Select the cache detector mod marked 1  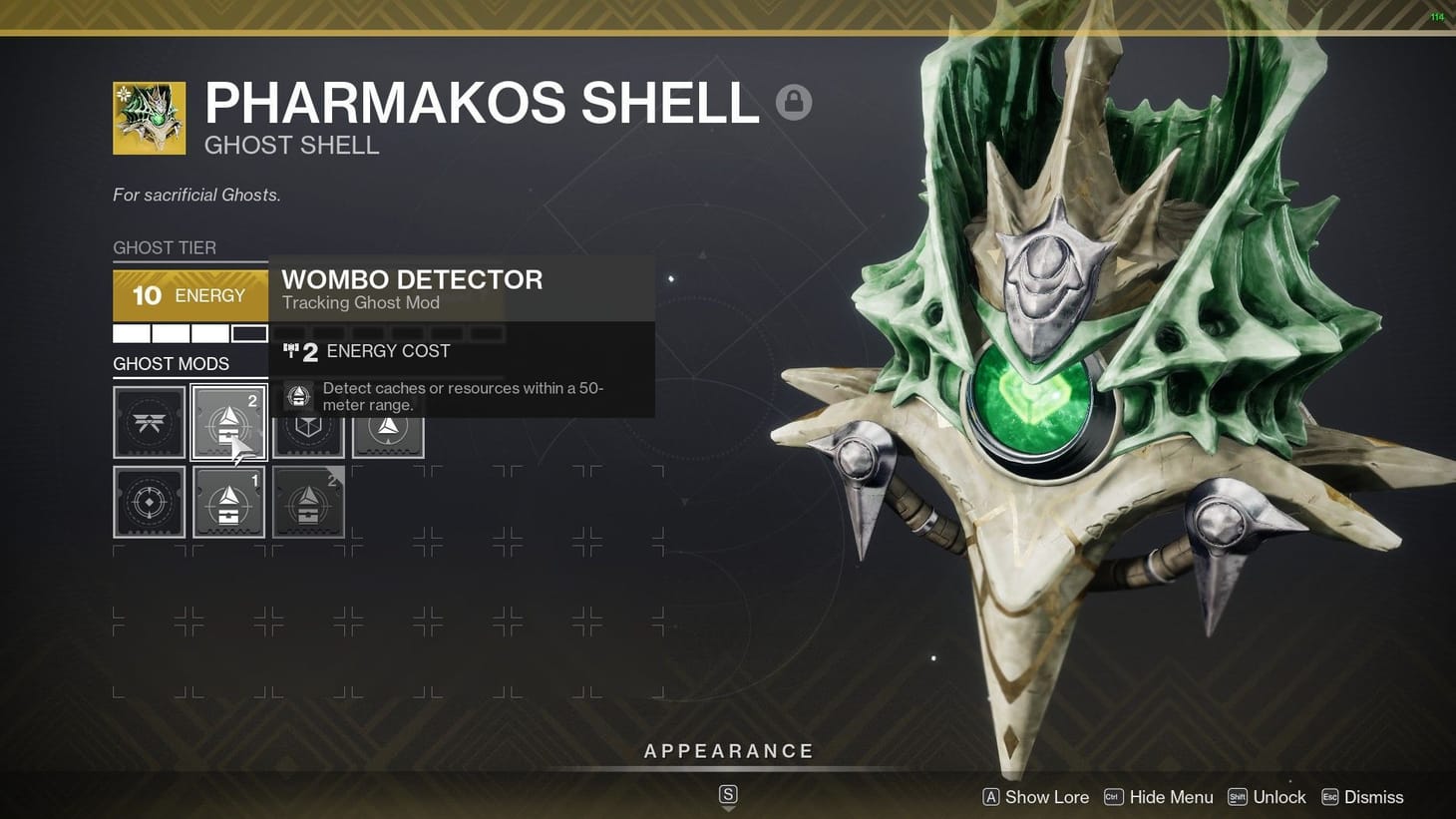pyautogui.click(x=228, y=502)
